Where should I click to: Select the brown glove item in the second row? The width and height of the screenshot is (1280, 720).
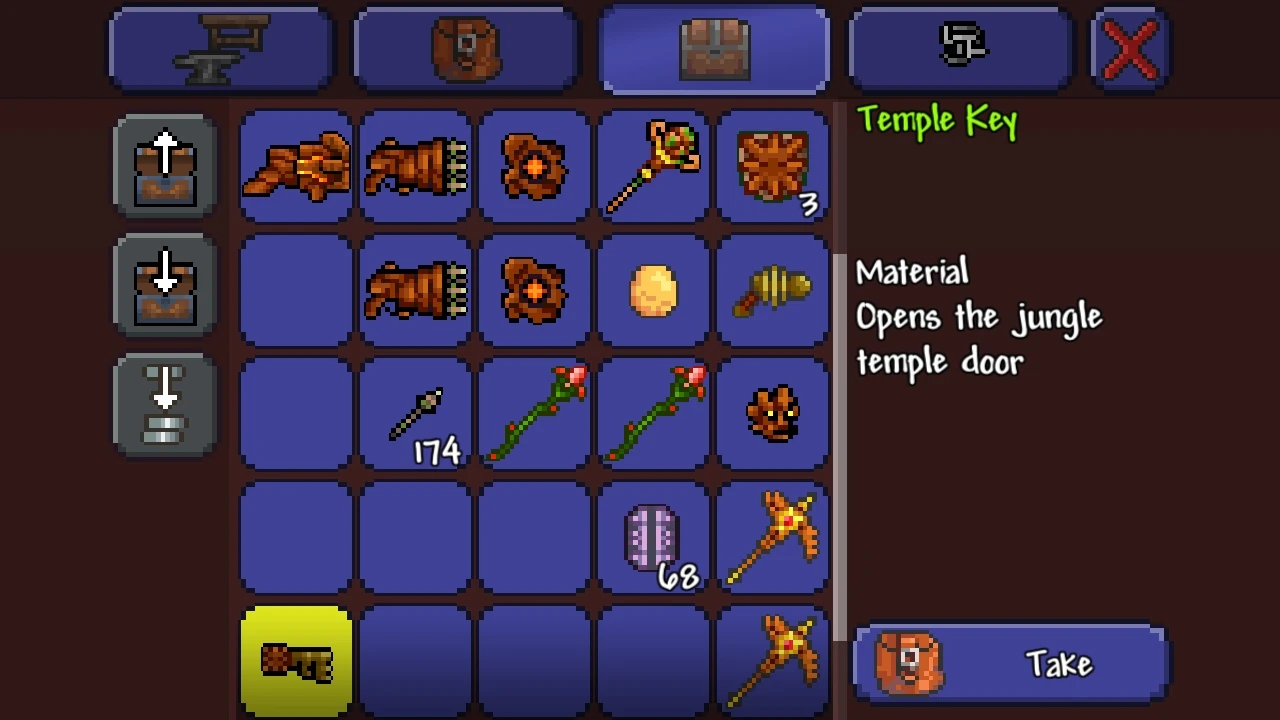point(414,291)
